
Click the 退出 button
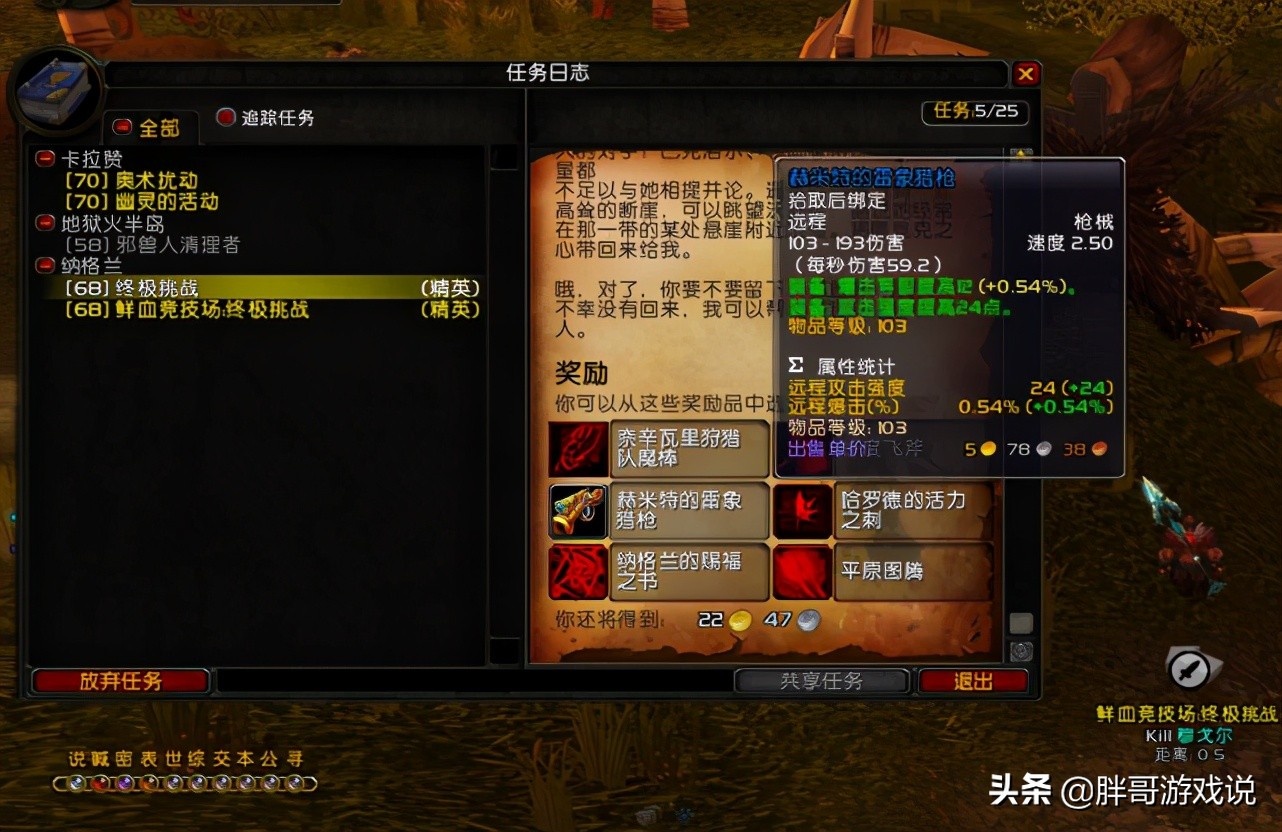(x=973, y=680)
